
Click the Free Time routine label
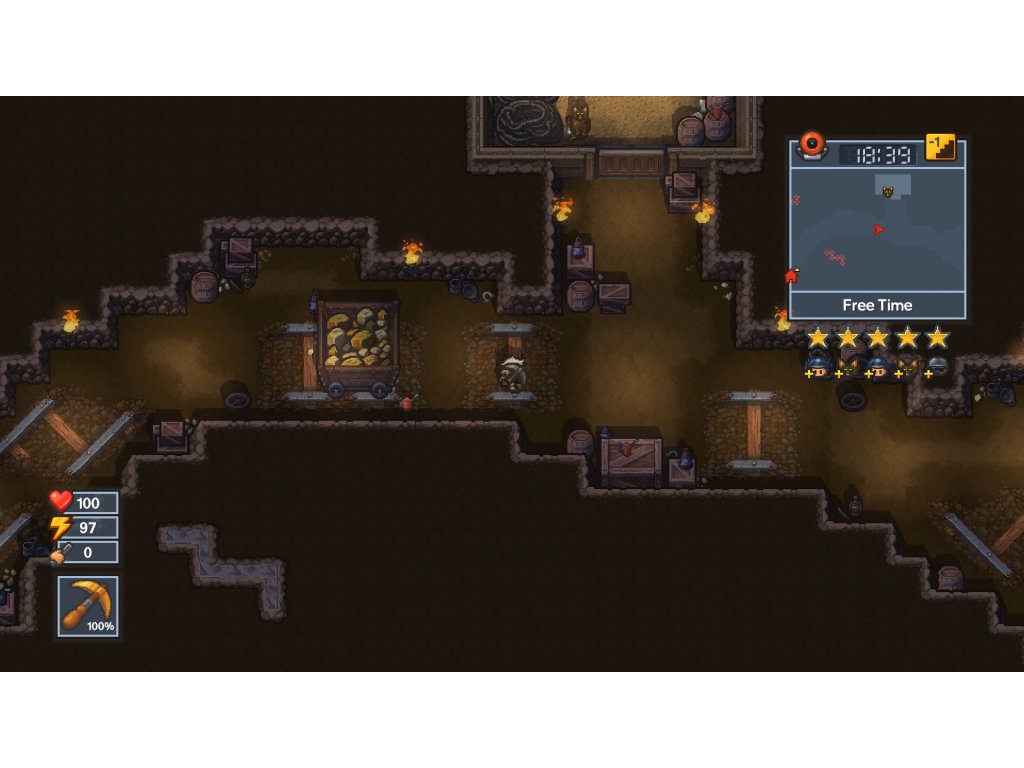(877, 305)
